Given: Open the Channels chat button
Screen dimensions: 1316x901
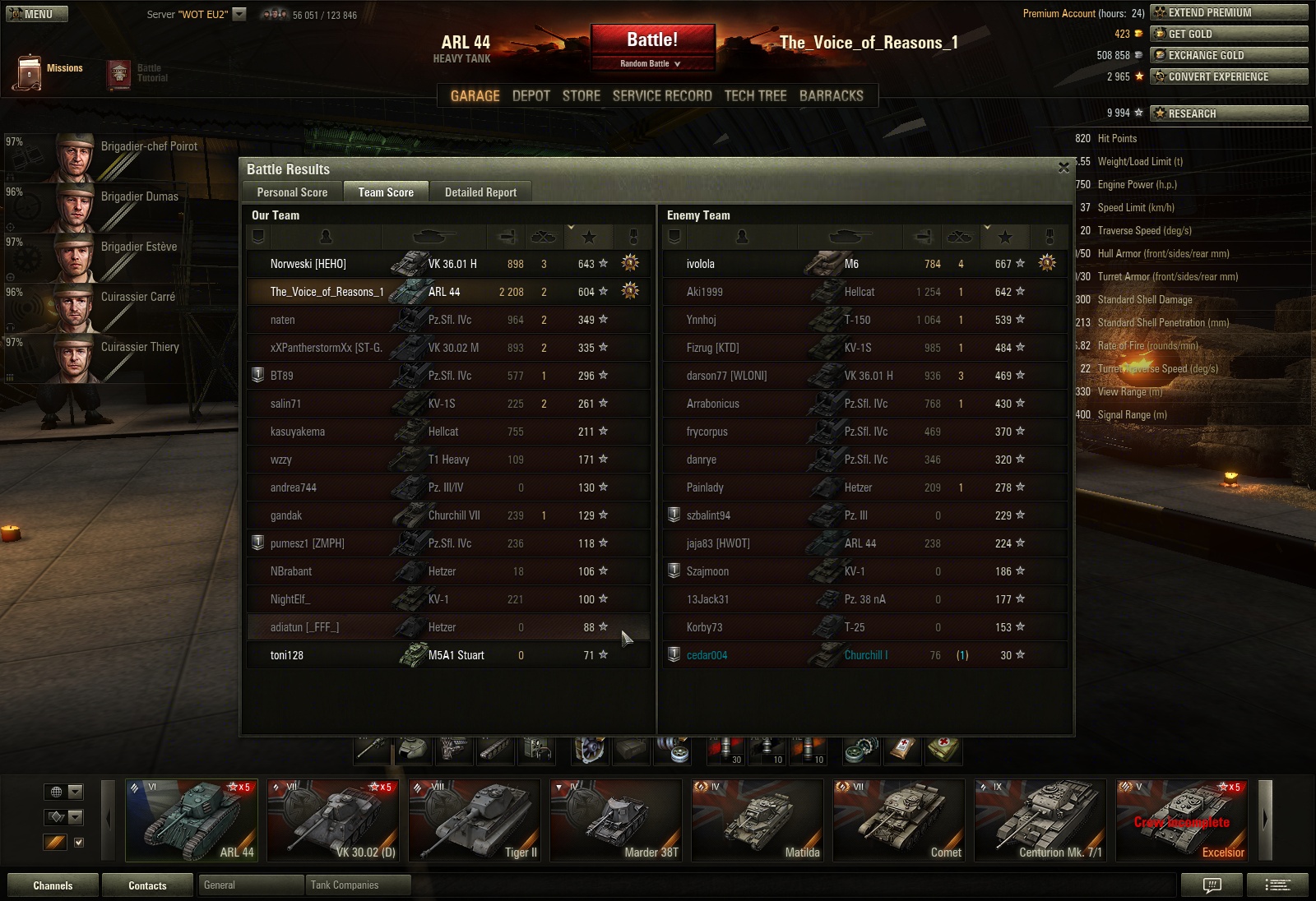Looking at the screenshot, I should pyautogui.click(x=53, y=885).
